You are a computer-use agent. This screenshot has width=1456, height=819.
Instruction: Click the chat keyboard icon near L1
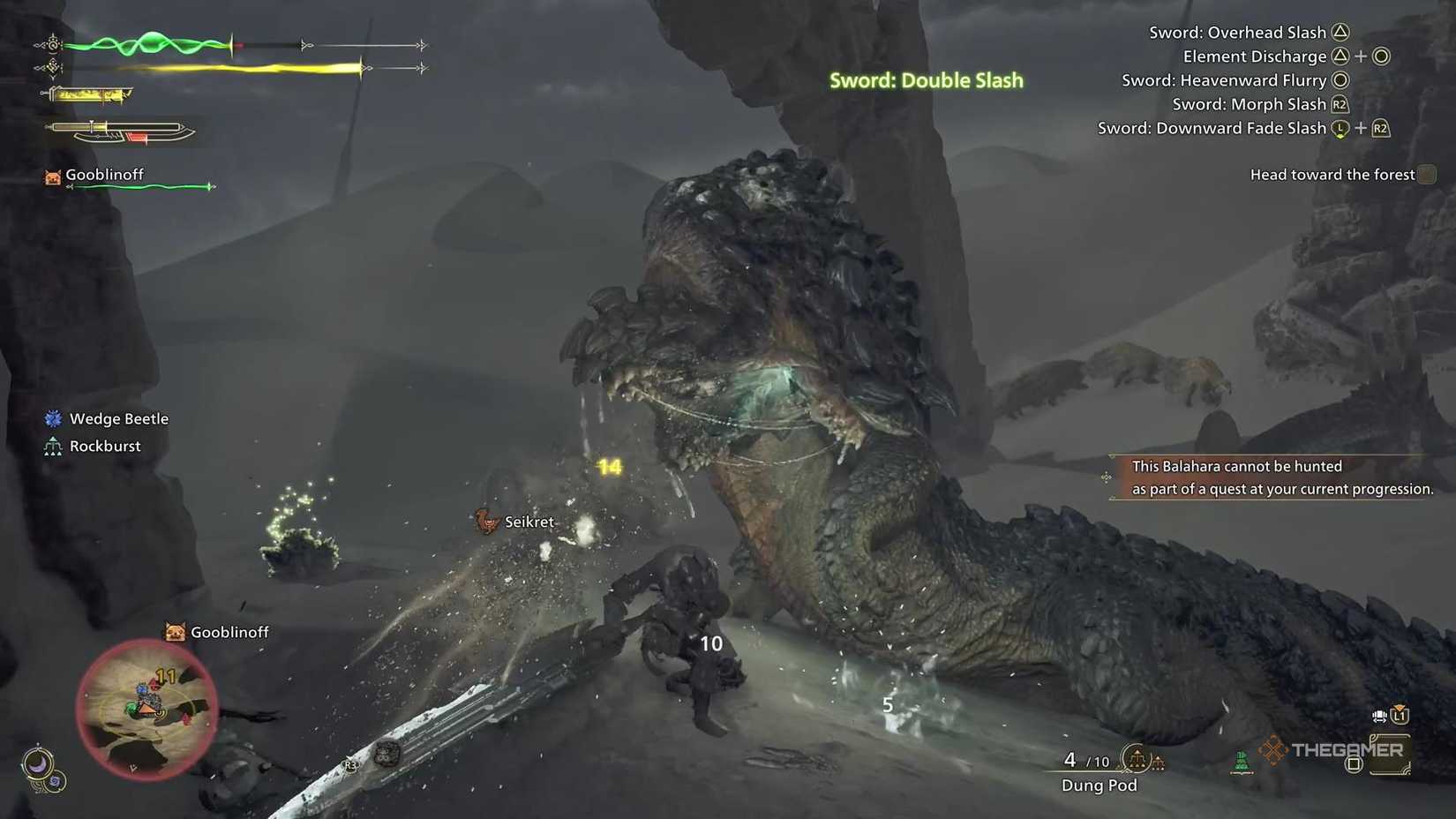pyautogui.click(x=1378, y=717)
